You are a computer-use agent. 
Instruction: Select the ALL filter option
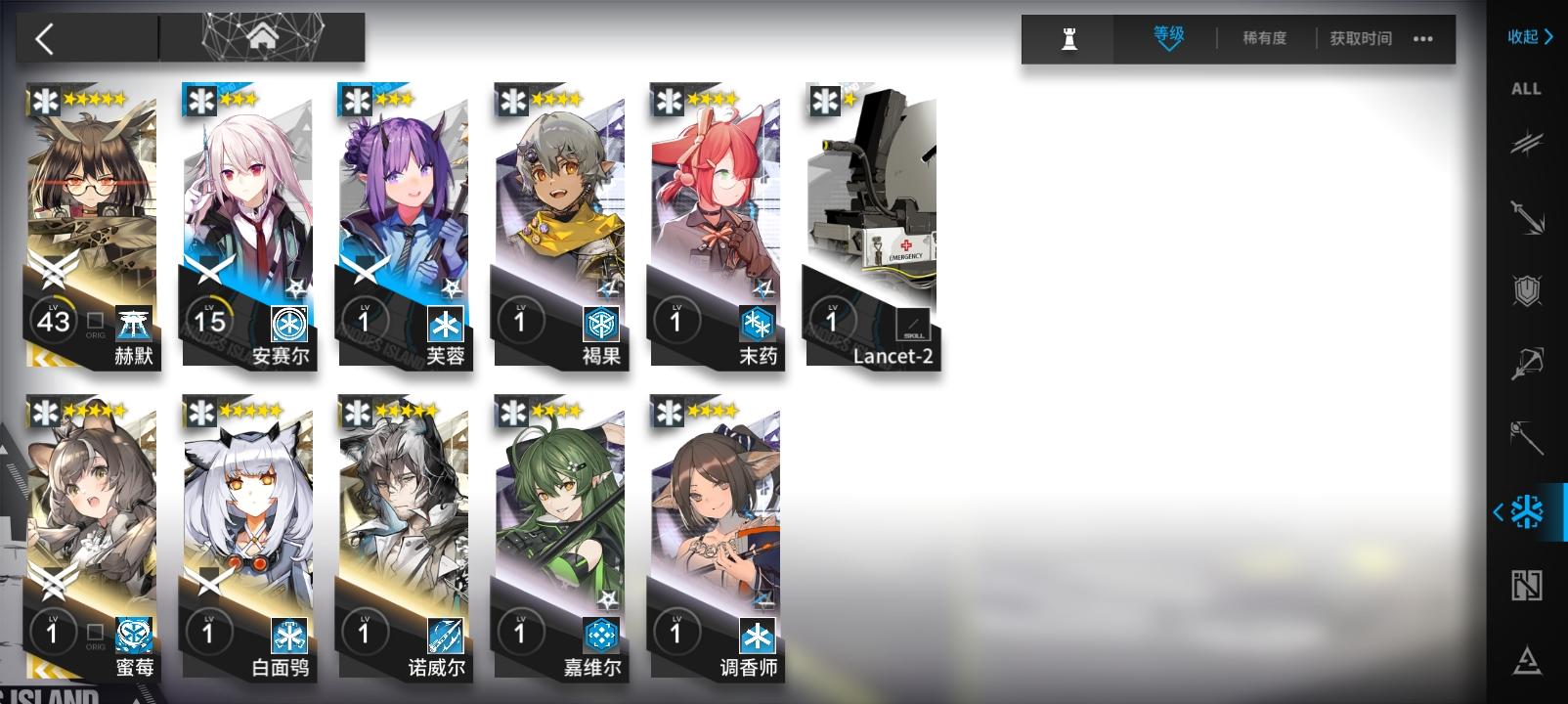1525,89
